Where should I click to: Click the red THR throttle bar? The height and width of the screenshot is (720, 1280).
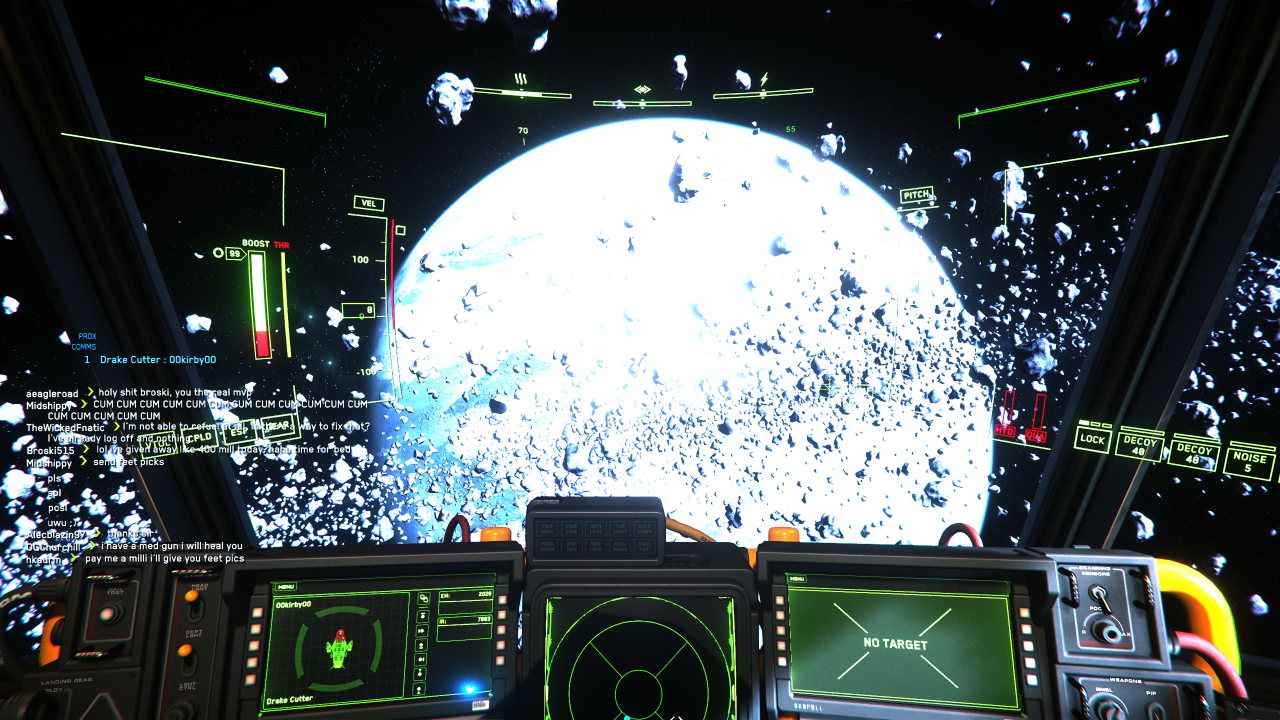click(286, 300)
